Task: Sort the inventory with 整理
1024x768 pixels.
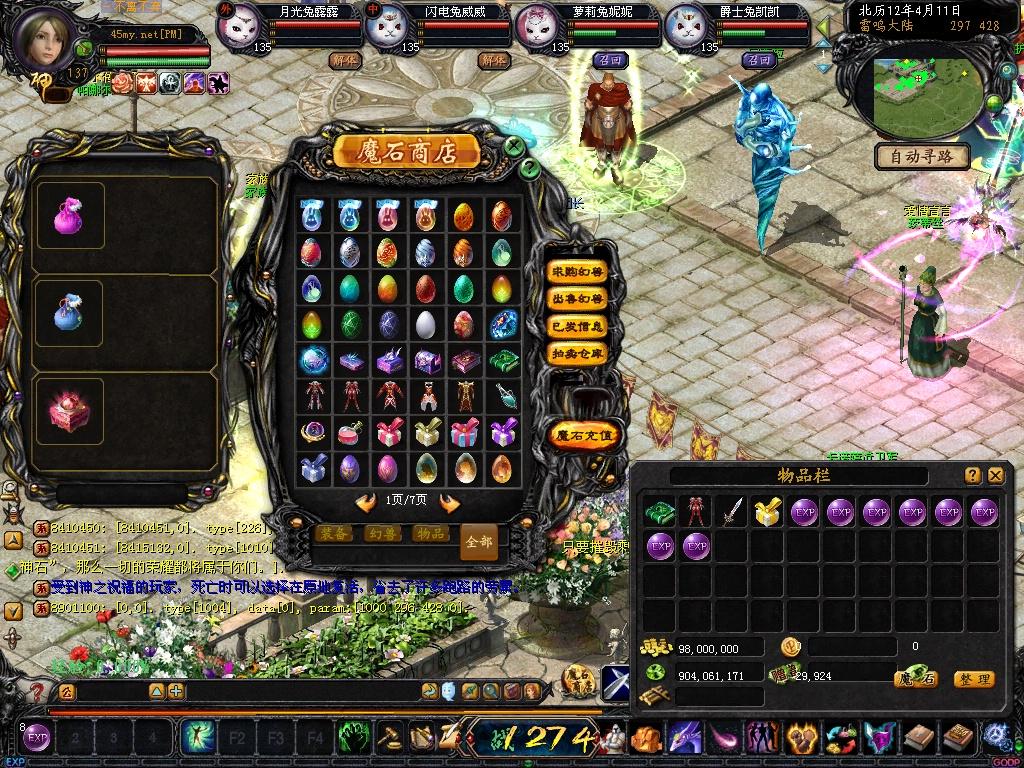Action: coord(973,679)
